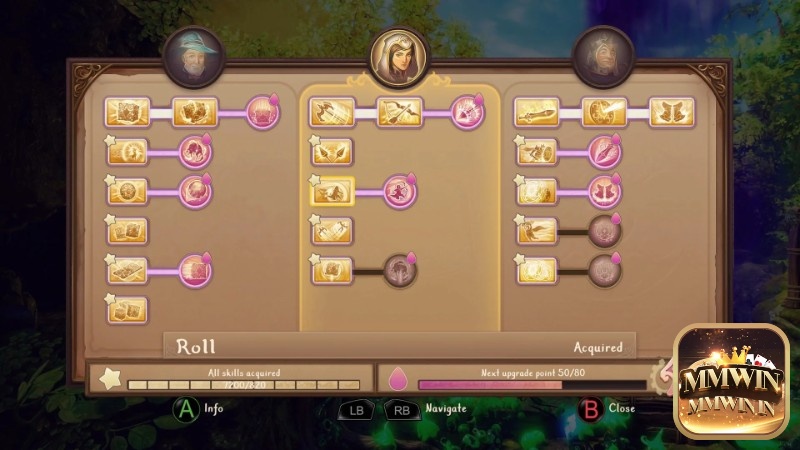
Task: Choose the knight's pink spearhead upgrade
Action: (605, 152)
